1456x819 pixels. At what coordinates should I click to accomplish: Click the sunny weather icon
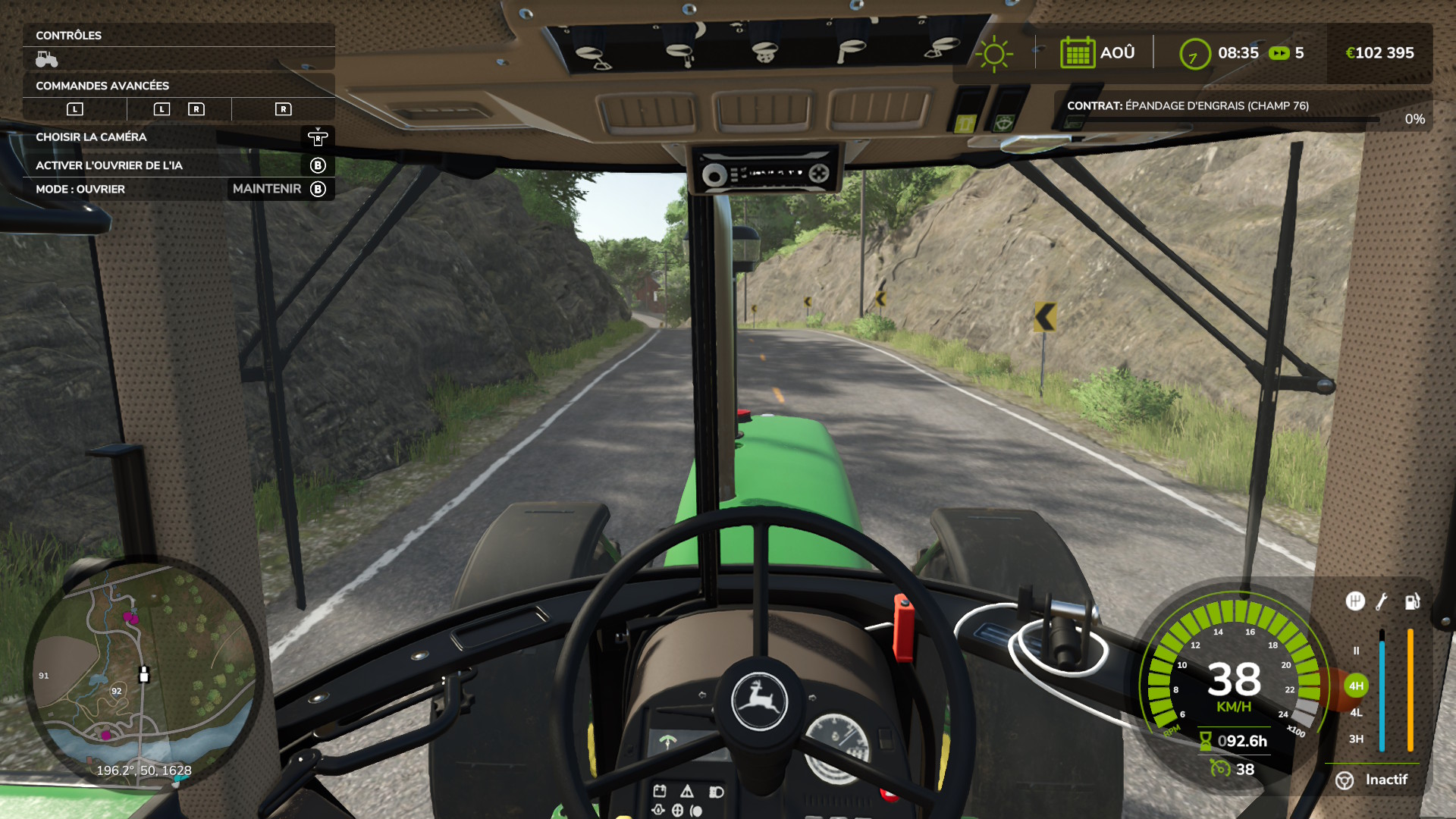tap(993, 54)
